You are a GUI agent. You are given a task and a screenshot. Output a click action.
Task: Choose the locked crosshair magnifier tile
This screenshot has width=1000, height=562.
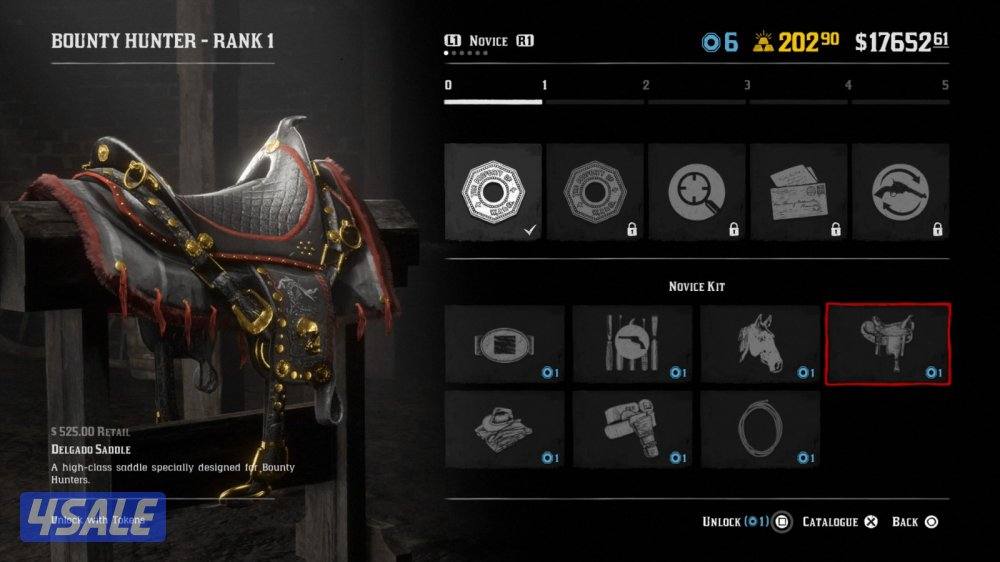coord(697,191)
